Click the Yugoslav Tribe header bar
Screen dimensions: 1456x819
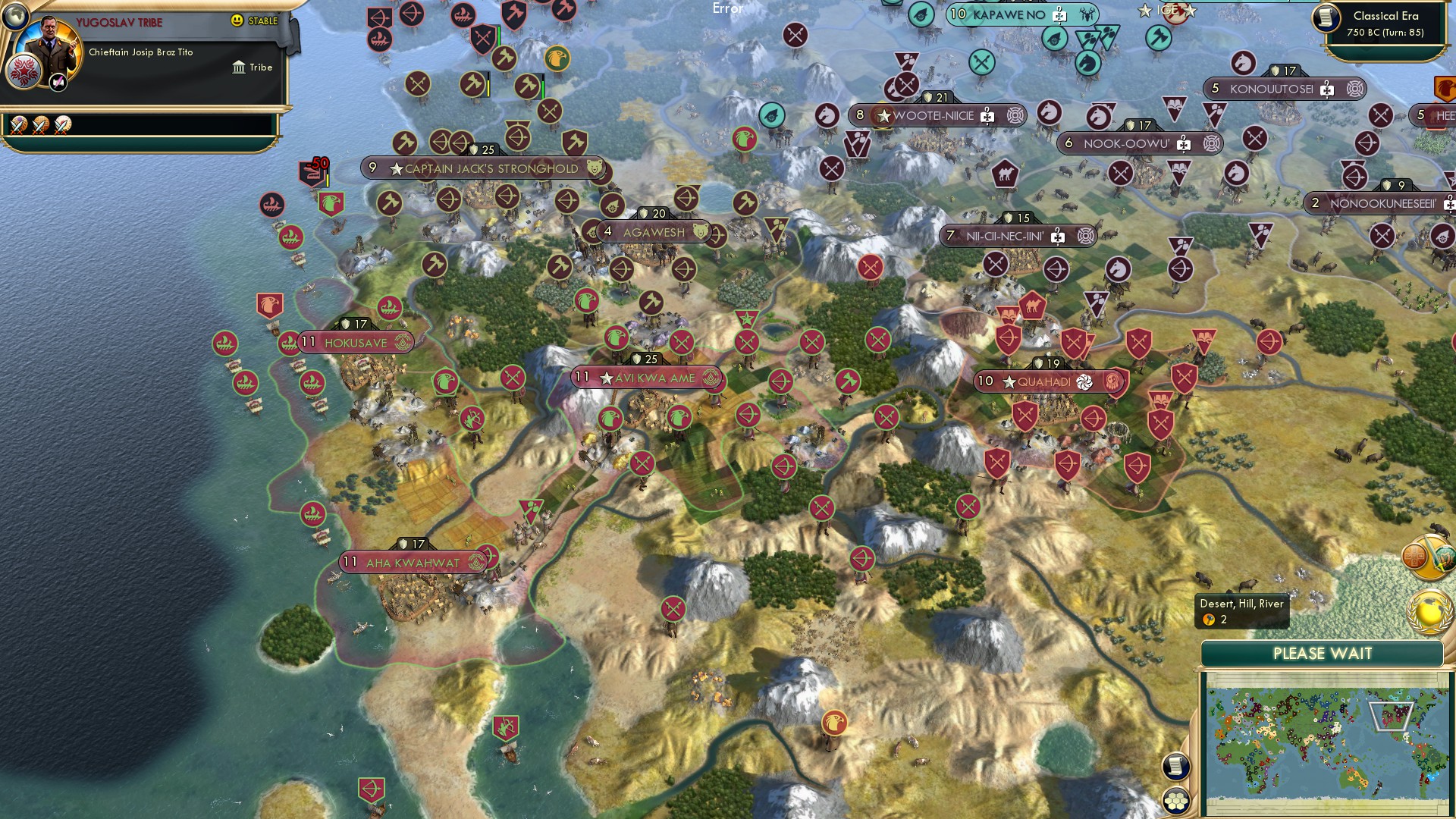(x=121, y=22)
